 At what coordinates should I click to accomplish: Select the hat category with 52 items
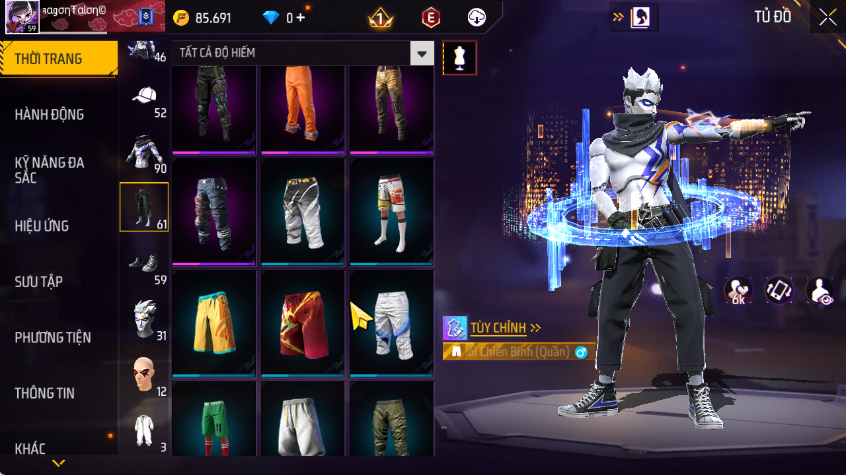[145, 100]
